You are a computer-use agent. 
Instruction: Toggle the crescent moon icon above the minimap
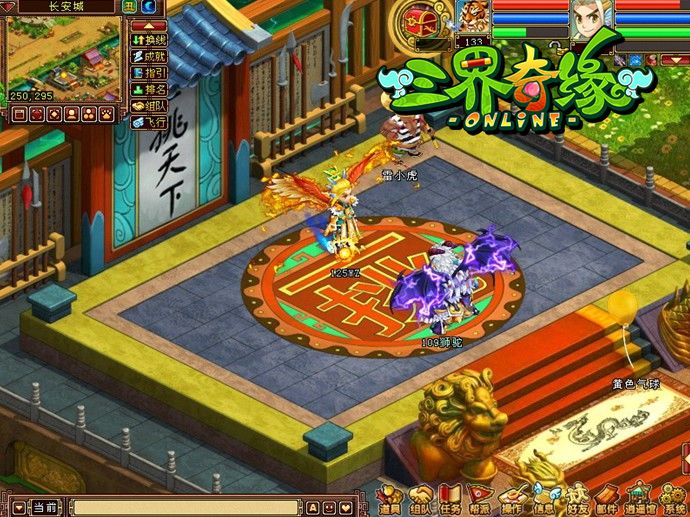pos(148,7)
